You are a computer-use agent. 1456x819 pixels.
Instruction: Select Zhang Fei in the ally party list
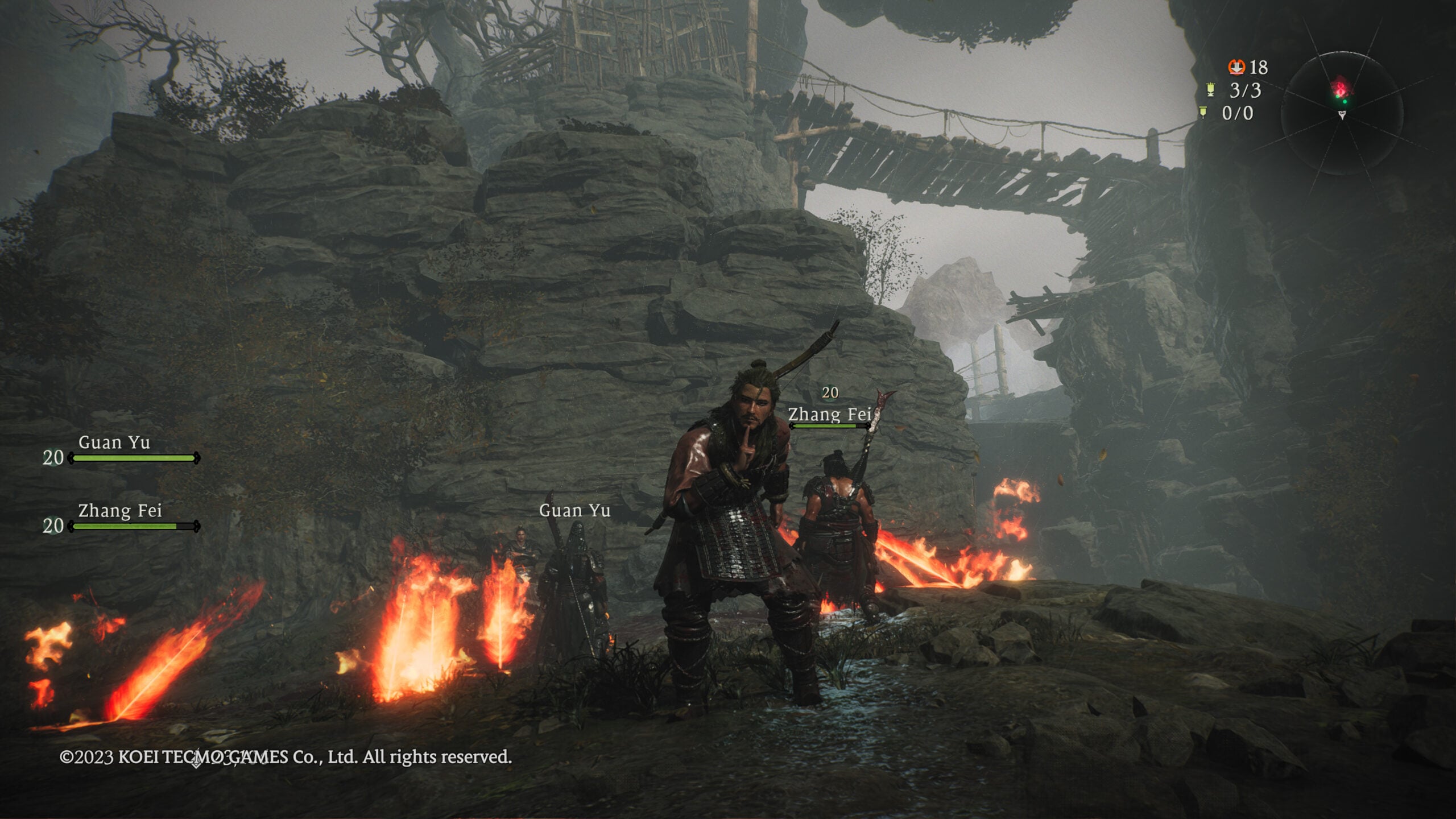click(120, 511)
